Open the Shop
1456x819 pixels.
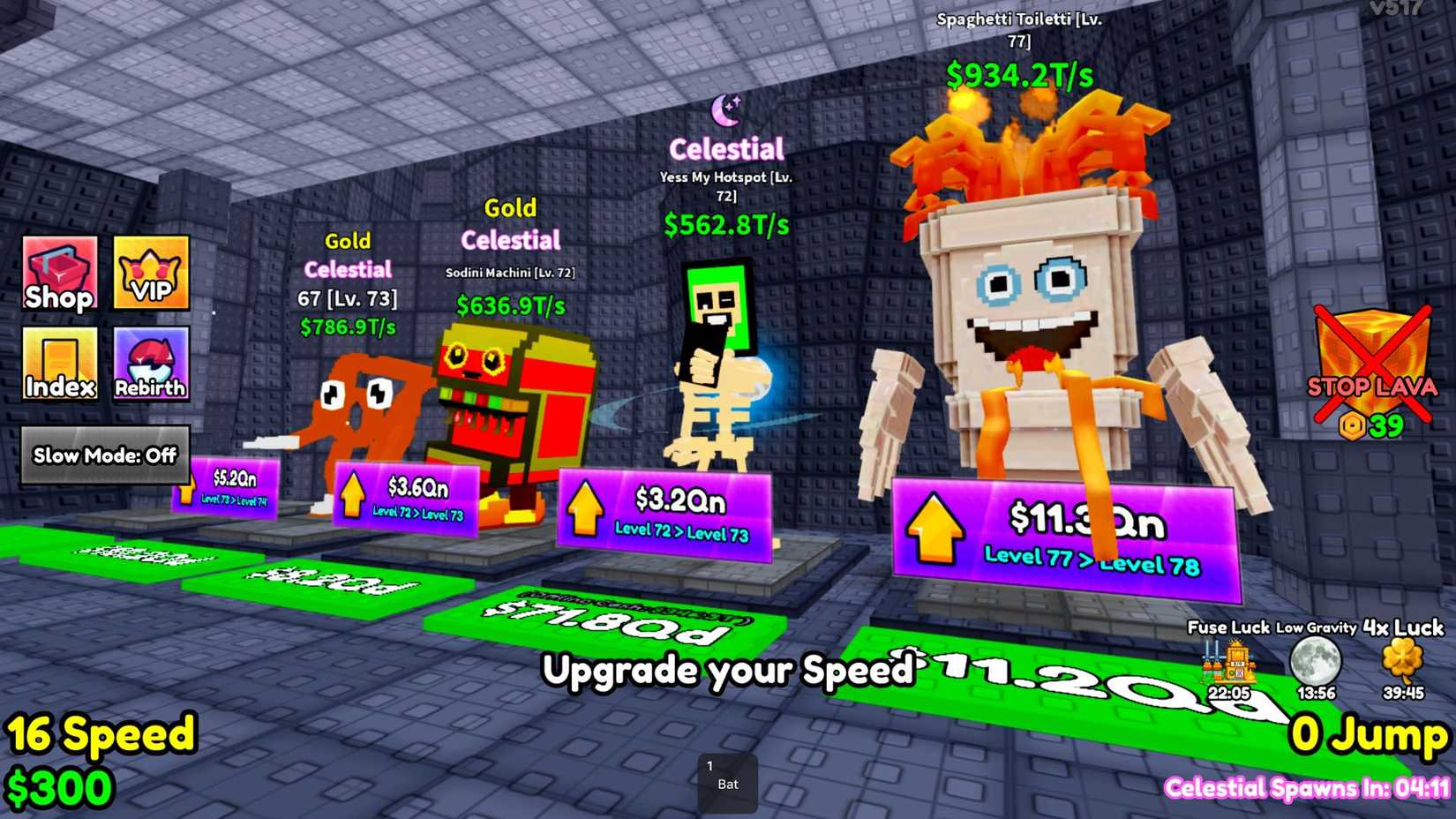pyautogui.click(x=58, y=275)
